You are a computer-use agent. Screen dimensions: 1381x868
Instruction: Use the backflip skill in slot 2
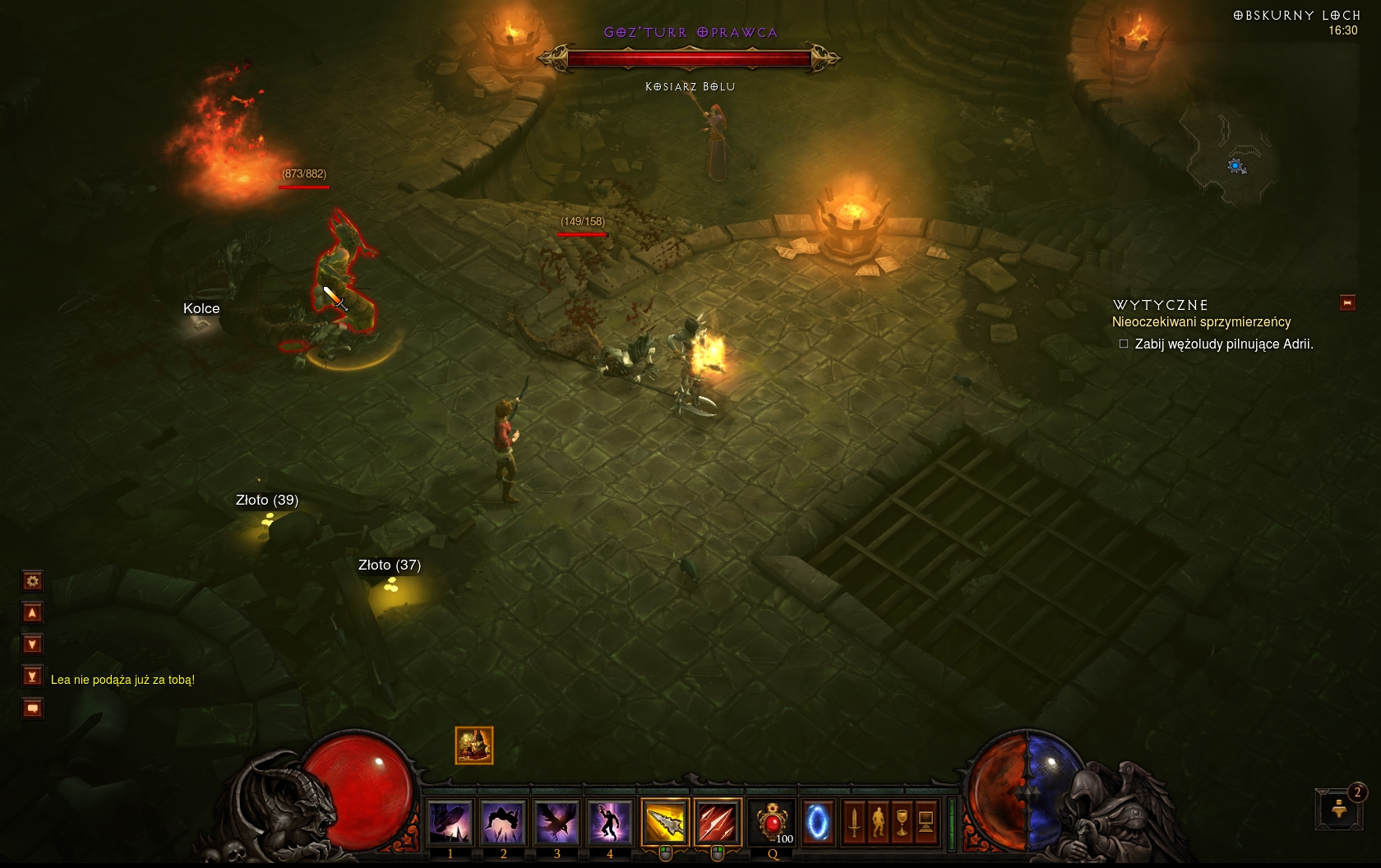click(x=503, y=822)
